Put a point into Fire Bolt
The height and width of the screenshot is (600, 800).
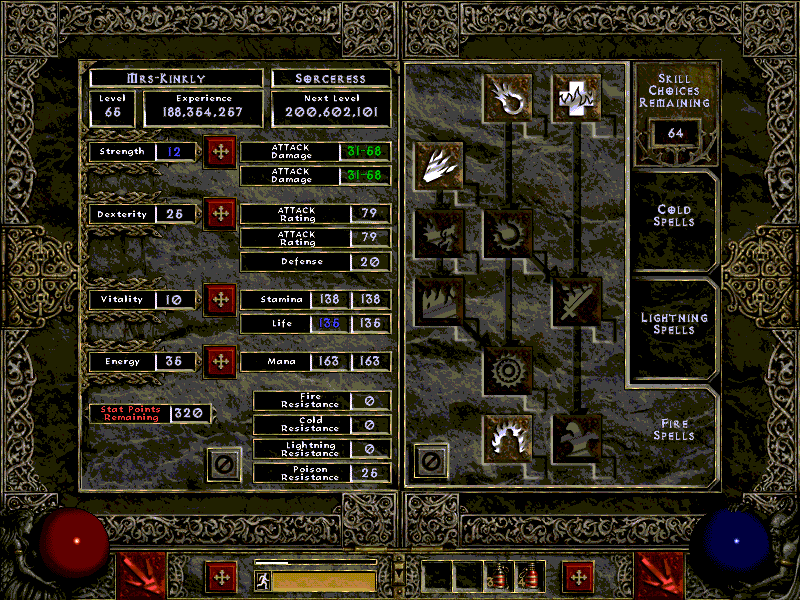[x=507, y=95]
